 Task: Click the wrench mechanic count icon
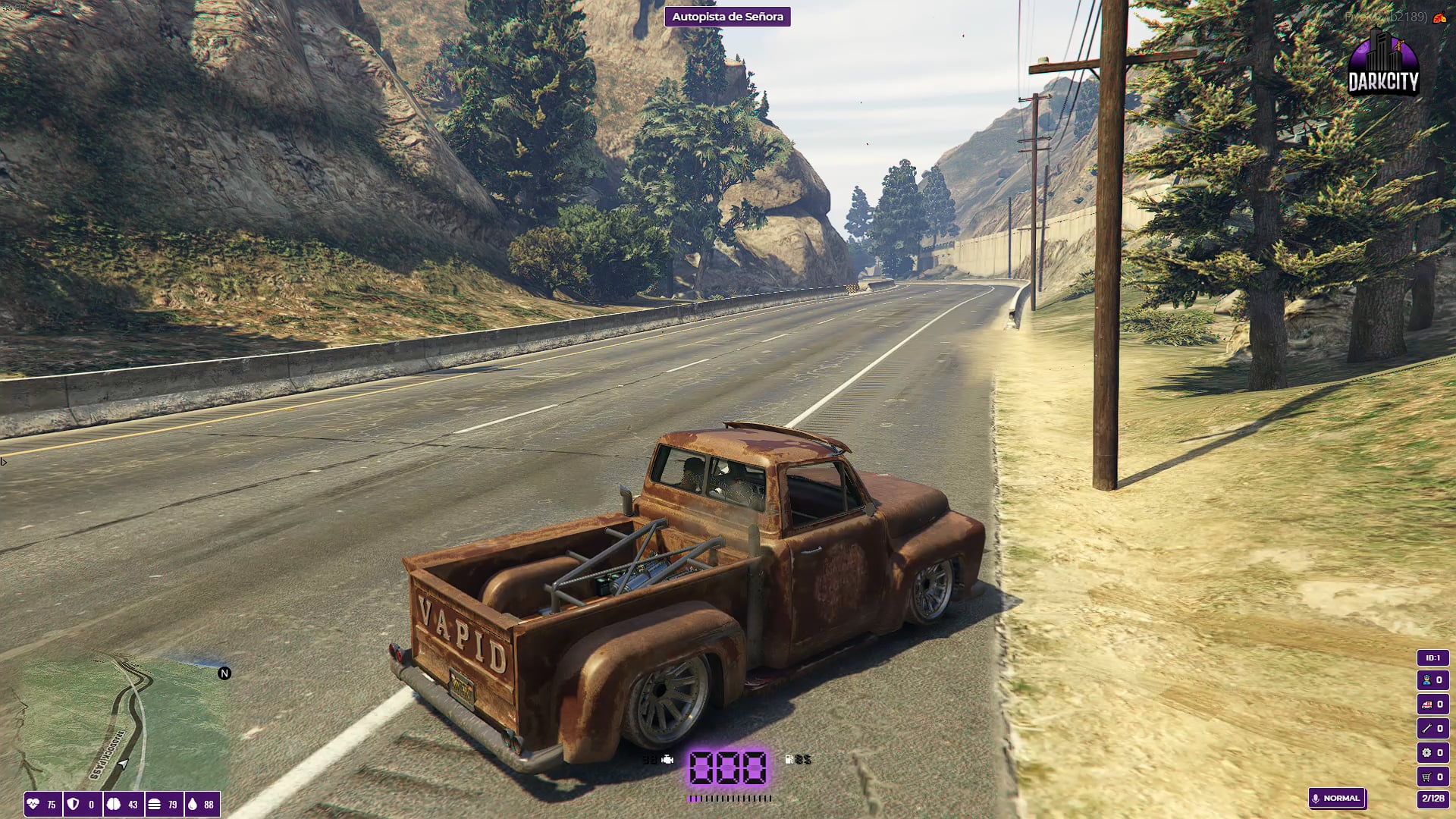coord(1426,729)
